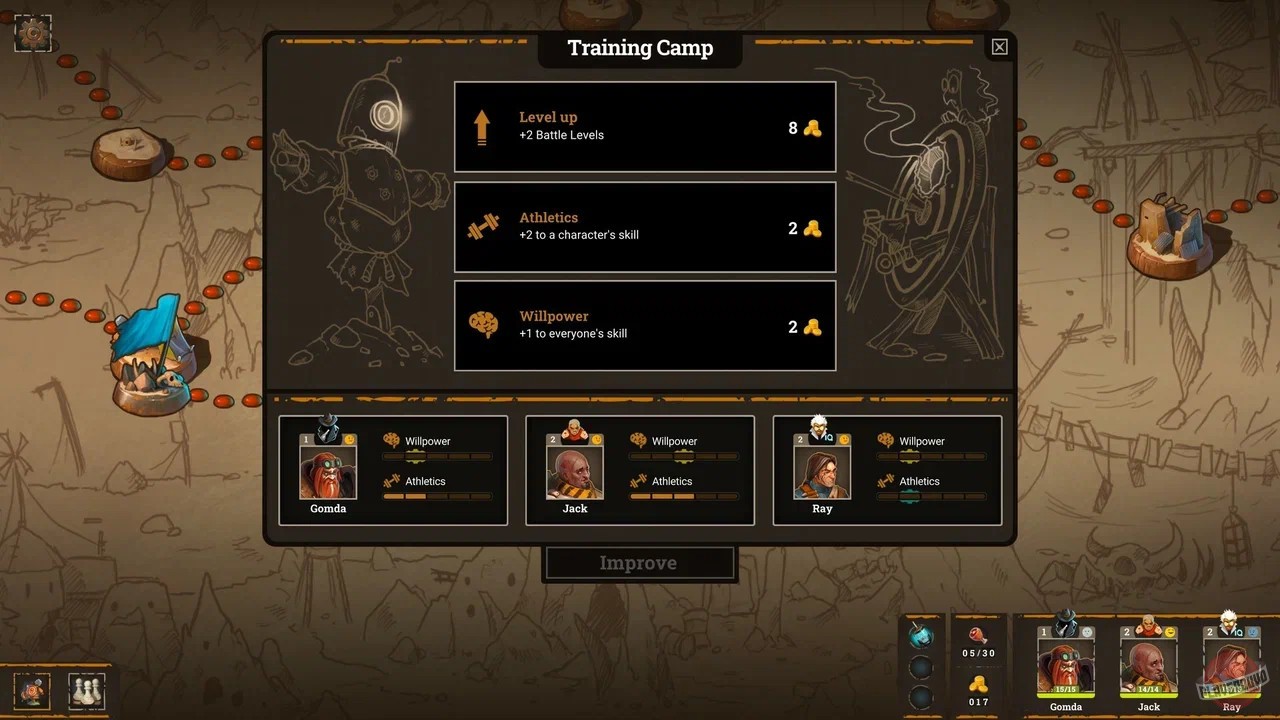Click the Athletics +2 skill training option
This screenshot has height=720, width=1280.
[x=645, y=227]
